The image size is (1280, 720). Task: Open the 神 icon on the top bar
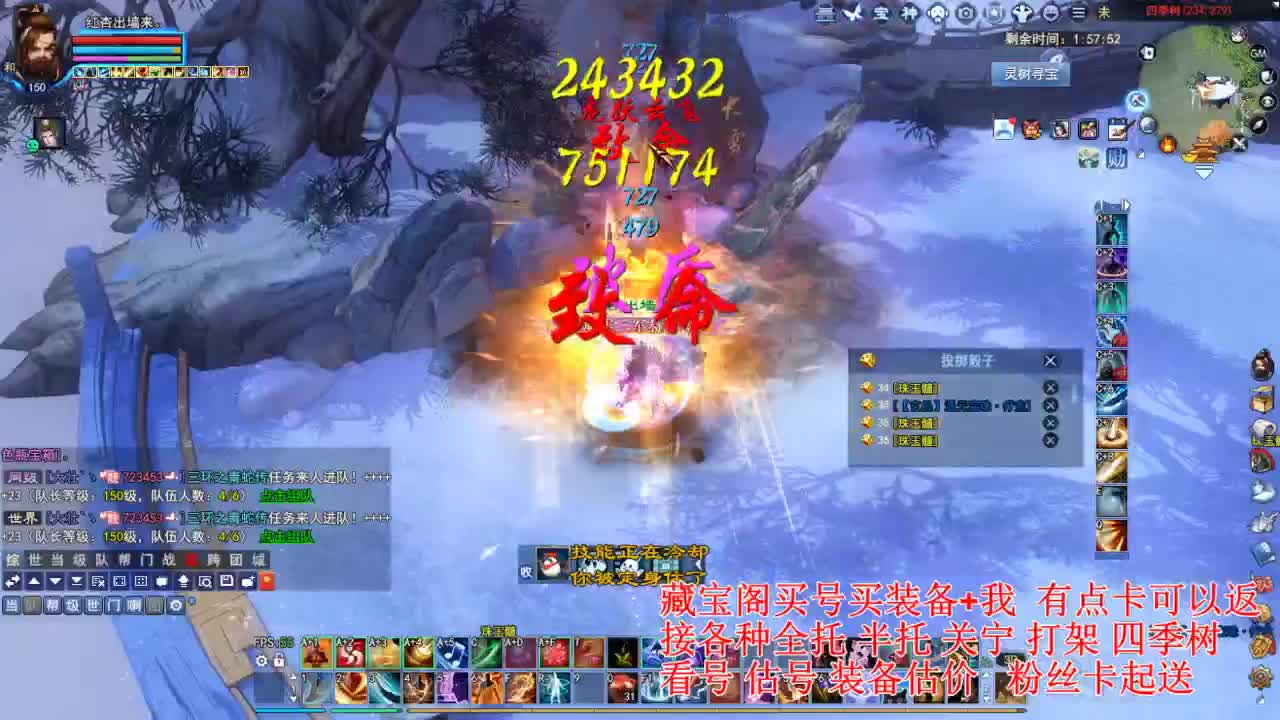(x=910, y=12)
